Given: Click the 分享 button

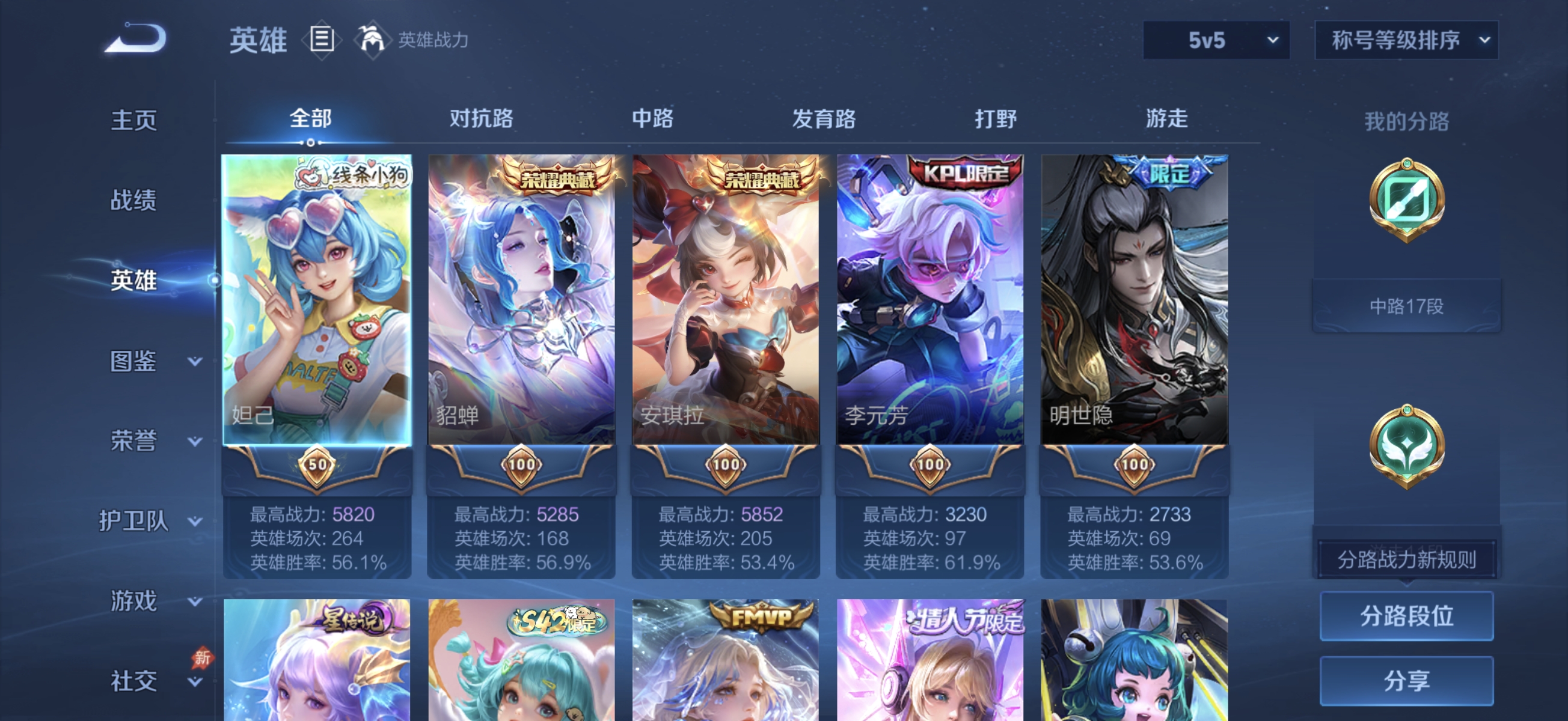Looking at the screenshot, I should point(1406,680).
